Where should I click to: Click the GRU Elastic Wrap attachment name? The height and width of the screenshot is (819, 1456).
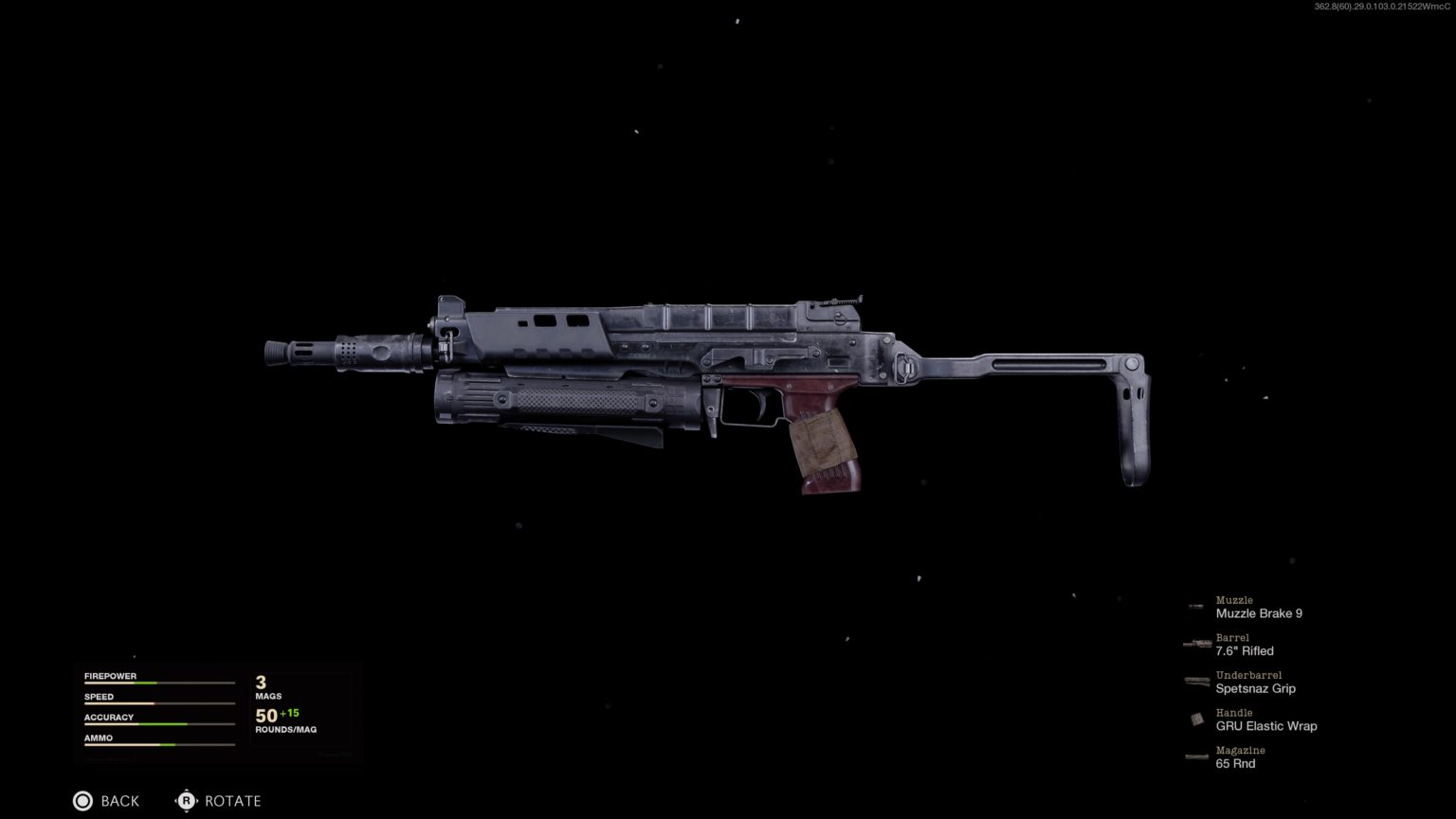(1266, 726)
